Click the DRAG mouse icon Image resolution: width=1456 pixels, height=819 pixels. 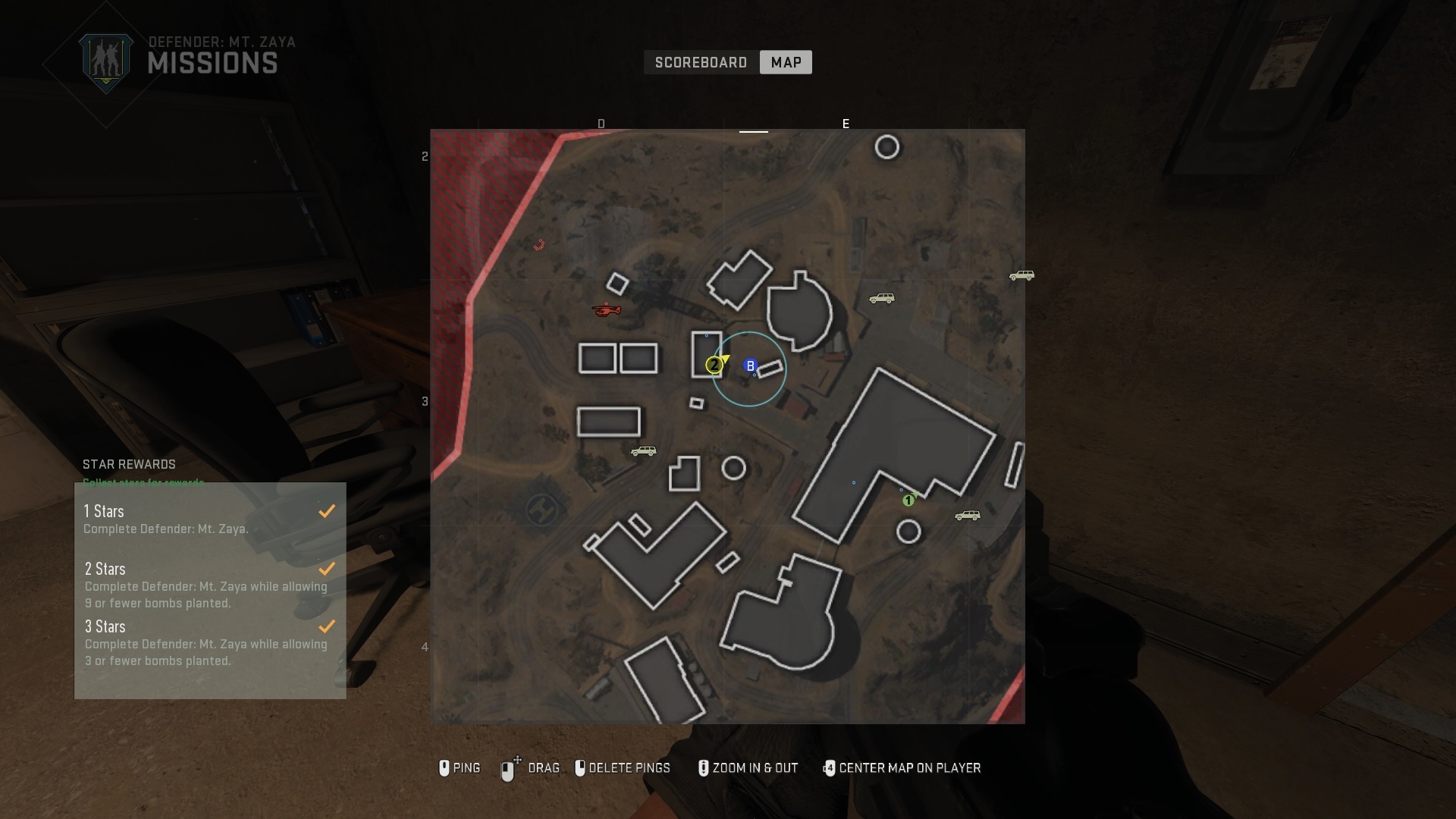coord(508,768)
